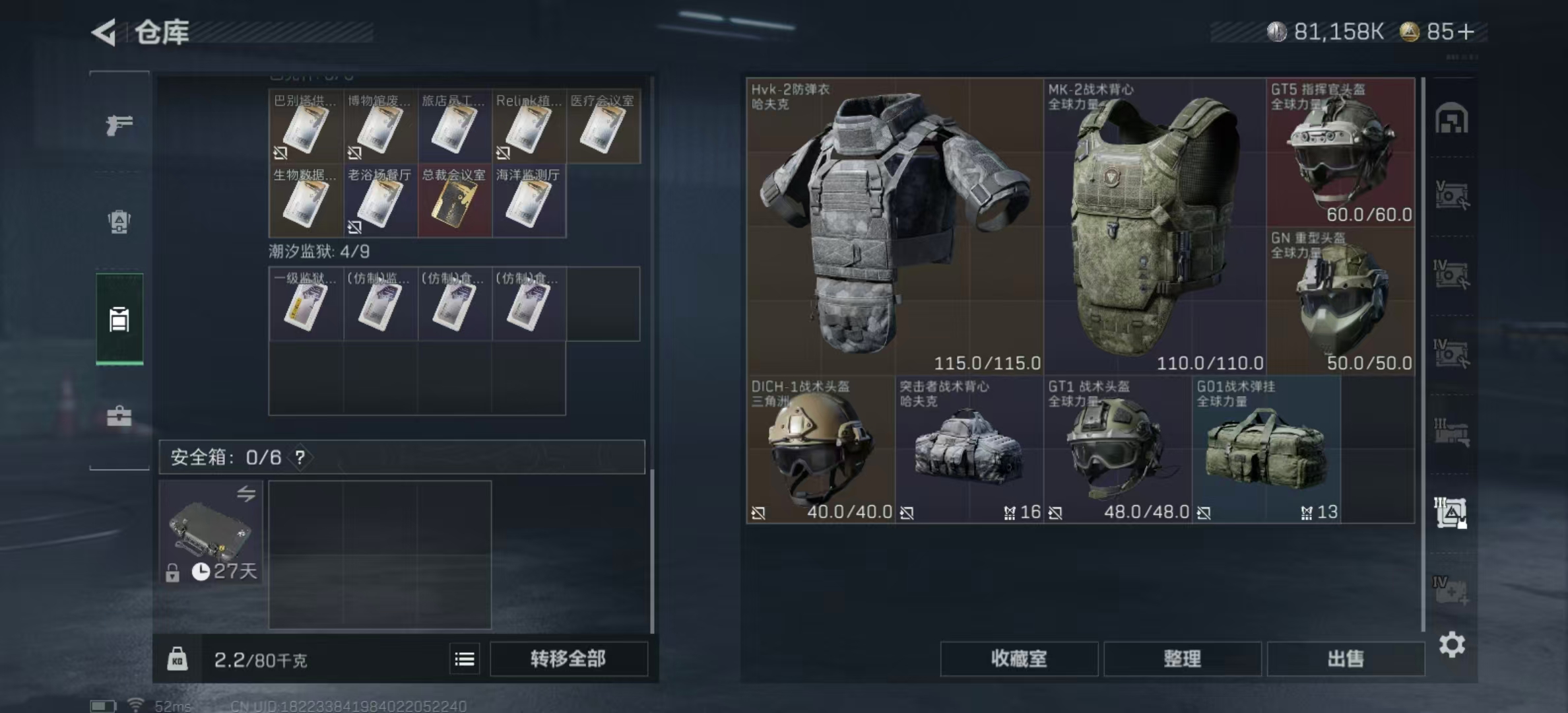
Task: Transfer everything with 转移全部
Action: coord(568,658)
